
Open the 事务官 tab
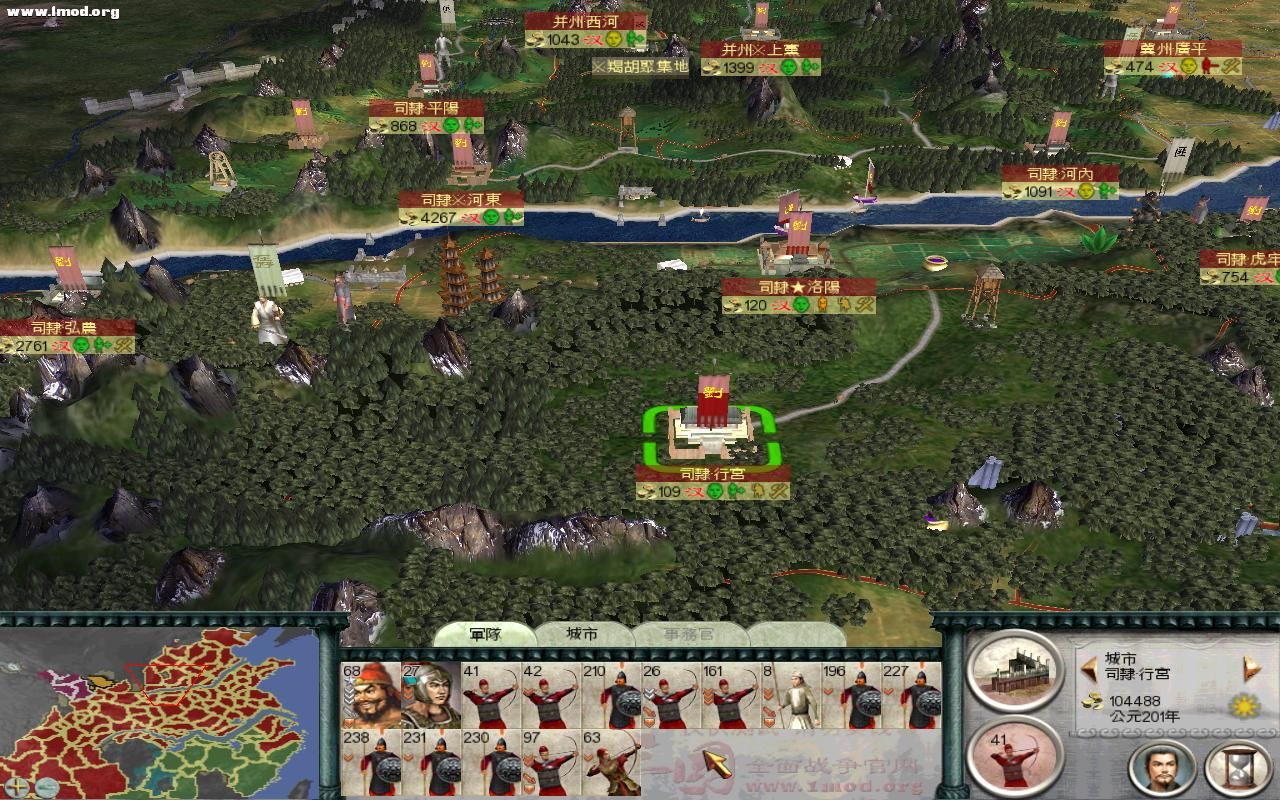point(690,634)
